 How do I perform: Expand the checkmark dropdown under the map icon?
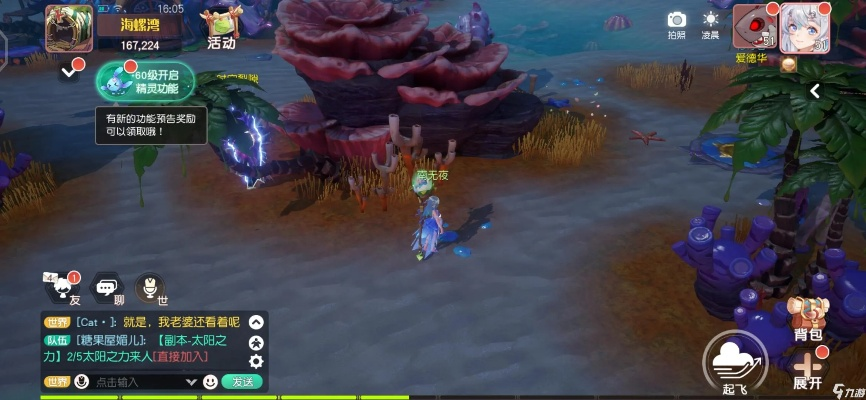pos(68,71)
